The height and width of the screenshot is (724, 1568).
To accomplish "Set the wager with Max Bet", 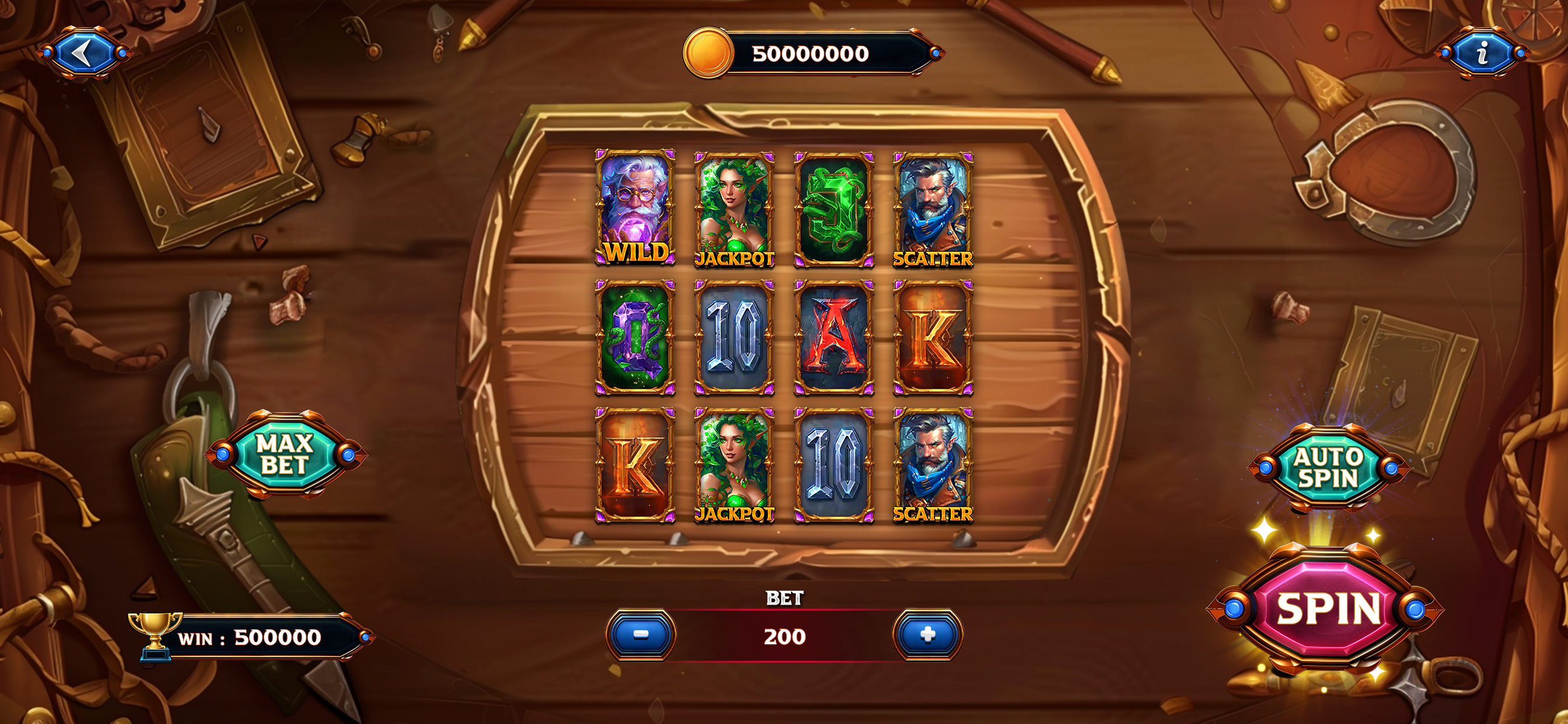I will click(284, 455).
